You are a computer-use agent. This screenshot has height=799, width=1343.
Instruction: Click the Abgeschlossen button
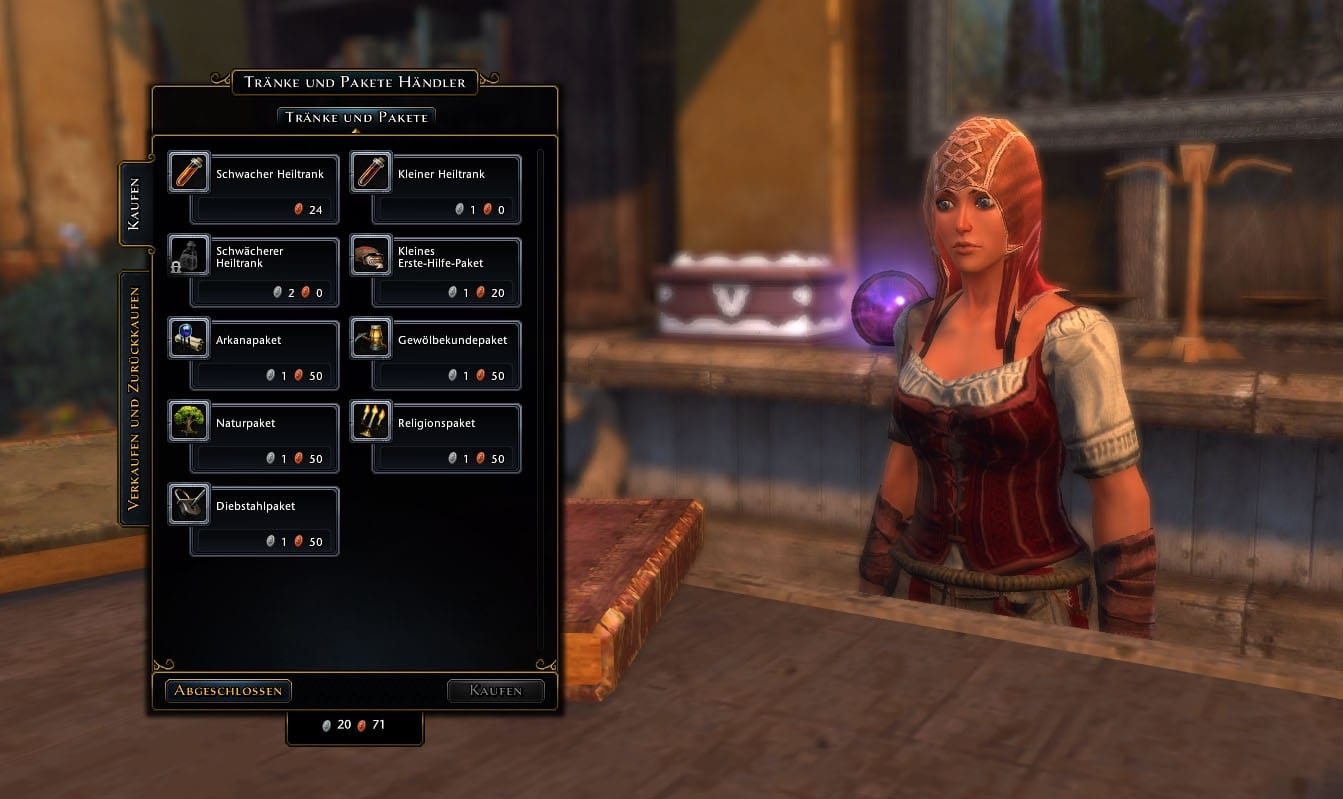point(228,690)
